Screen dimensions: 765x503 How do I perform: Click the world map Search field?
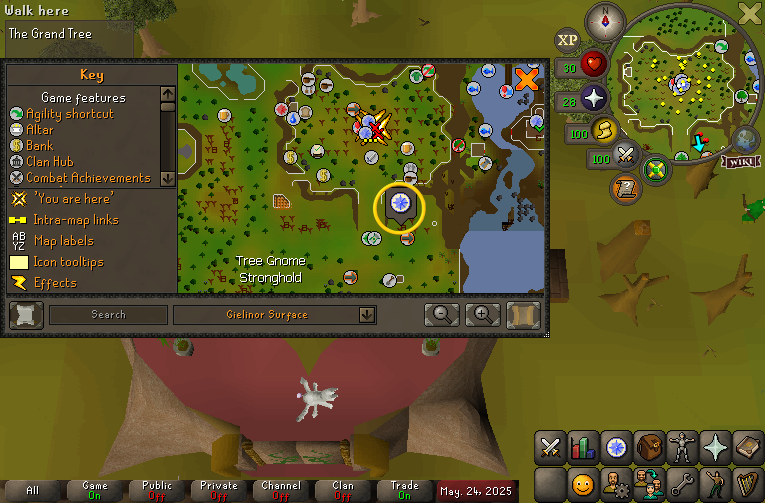[108, 315]
